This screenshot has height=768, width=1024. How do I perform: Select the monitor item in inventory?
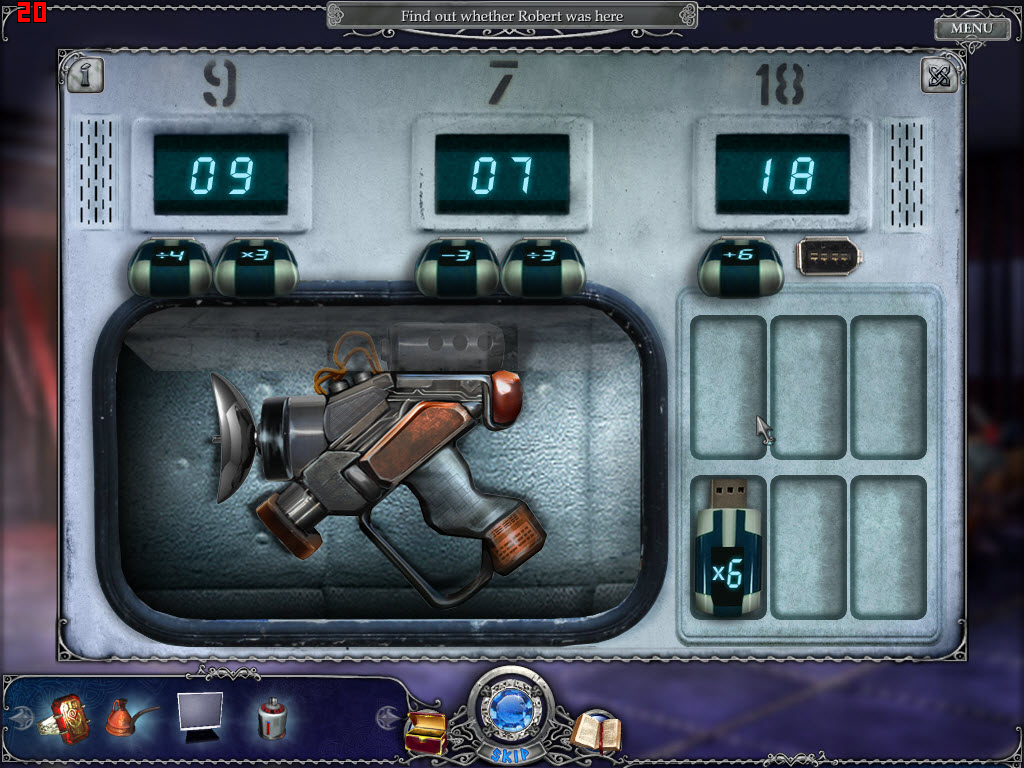pos(199,716)
